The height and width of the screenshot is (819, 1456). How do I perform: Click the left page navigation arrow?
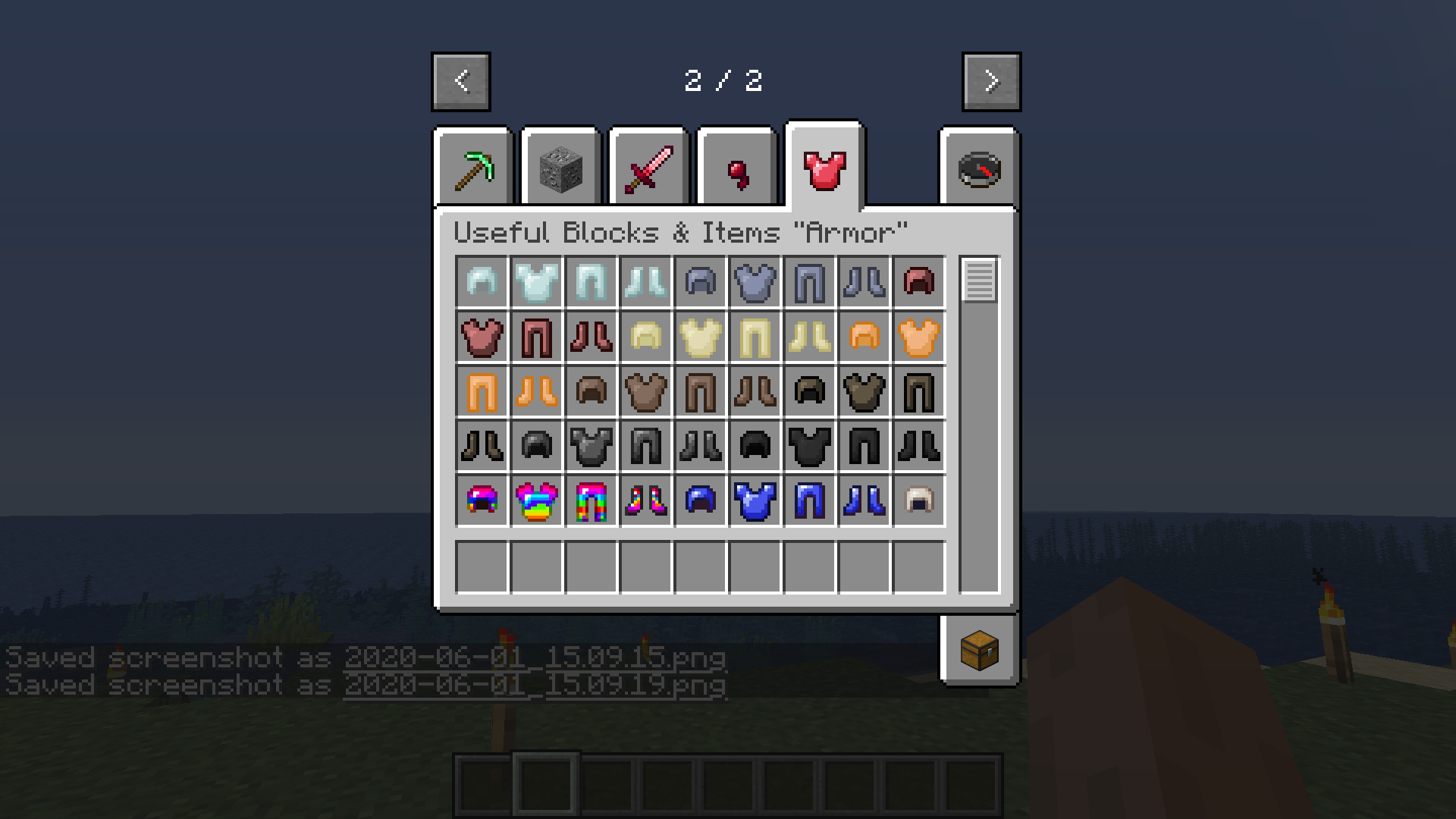[x=460, y=82]
